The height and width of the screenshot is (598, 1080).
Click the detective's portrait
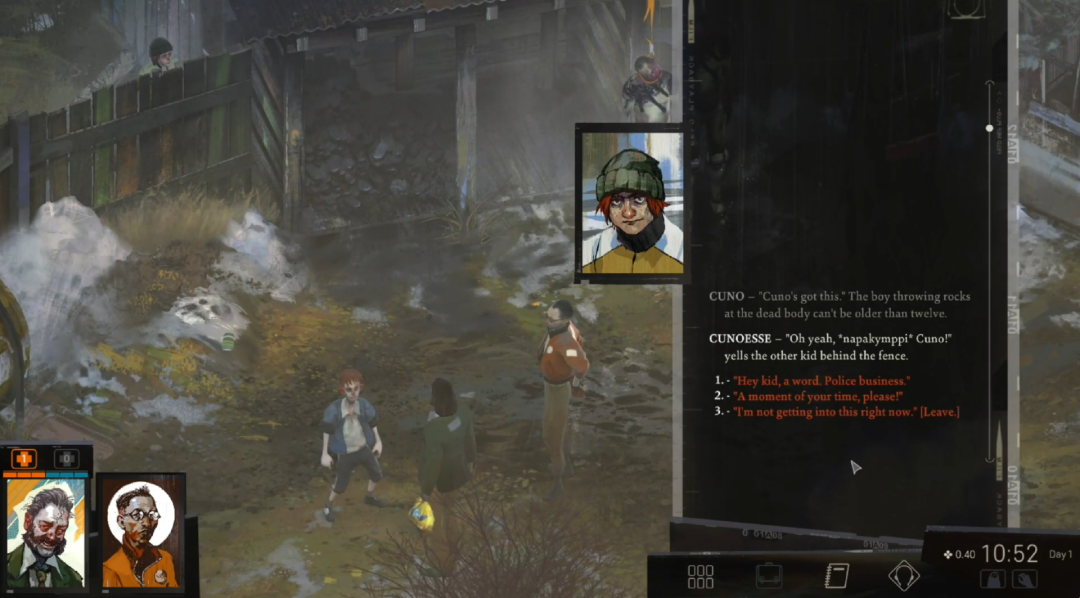click(x=46, y=533)
